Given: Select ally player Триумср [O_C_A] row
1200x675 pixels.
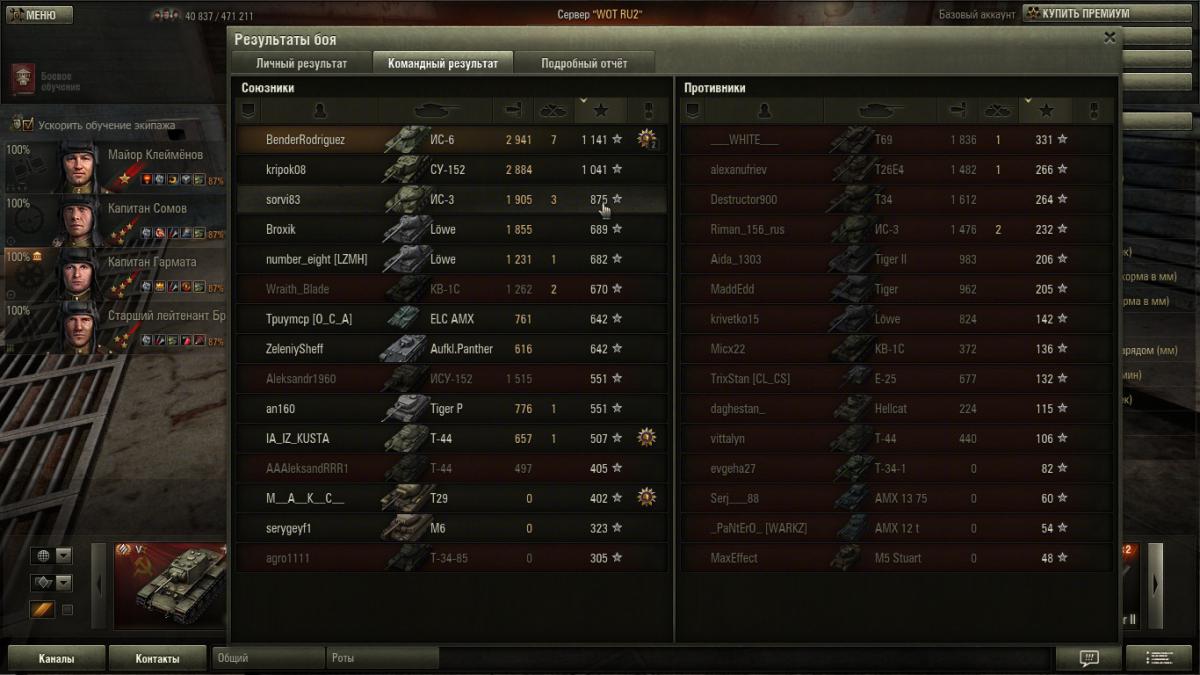Looking at the screenshot, I should pos(450,319).
